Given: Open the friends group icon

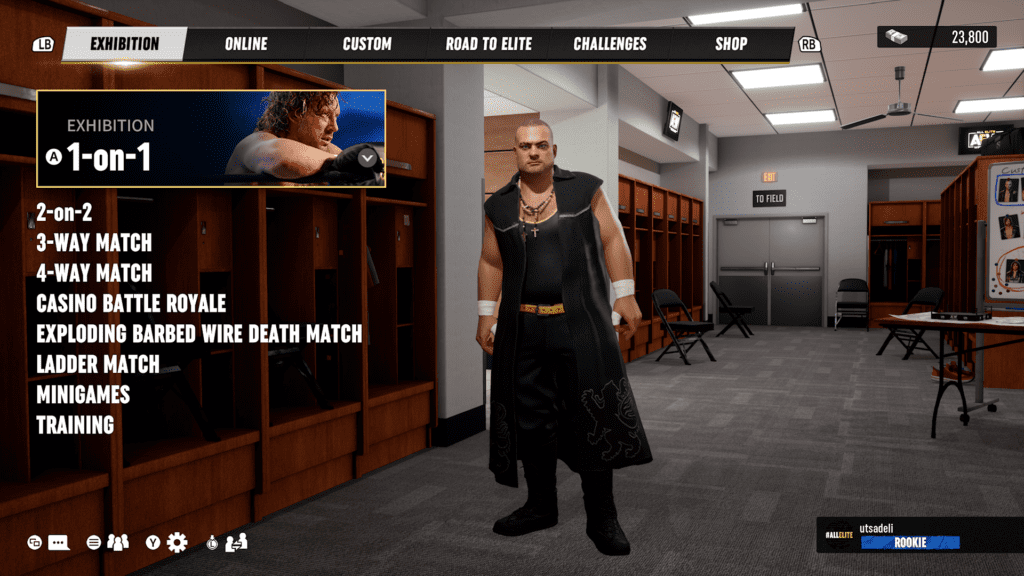Looking at the screenshot, I should point(118,542).
